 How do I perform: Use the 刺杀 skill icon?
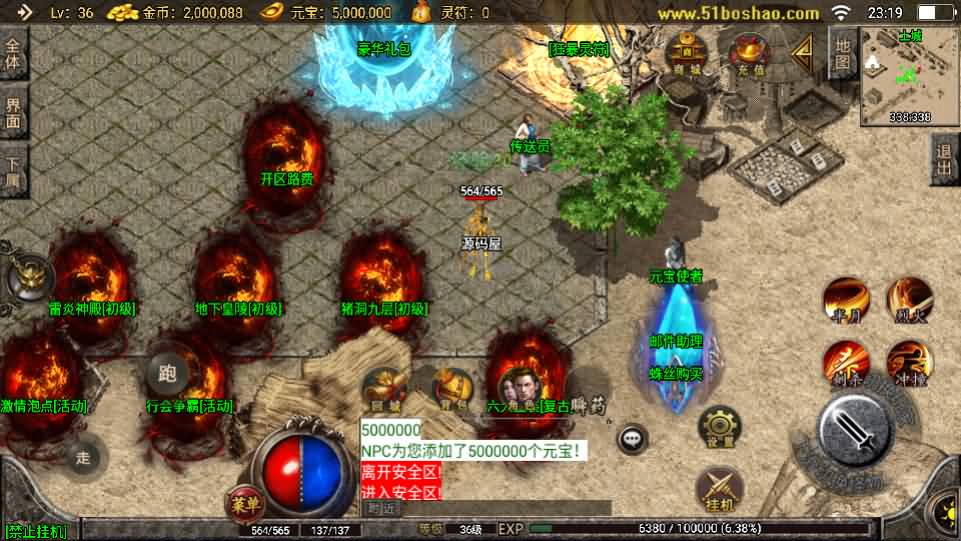pyautogui.click(x=845, y=362)
